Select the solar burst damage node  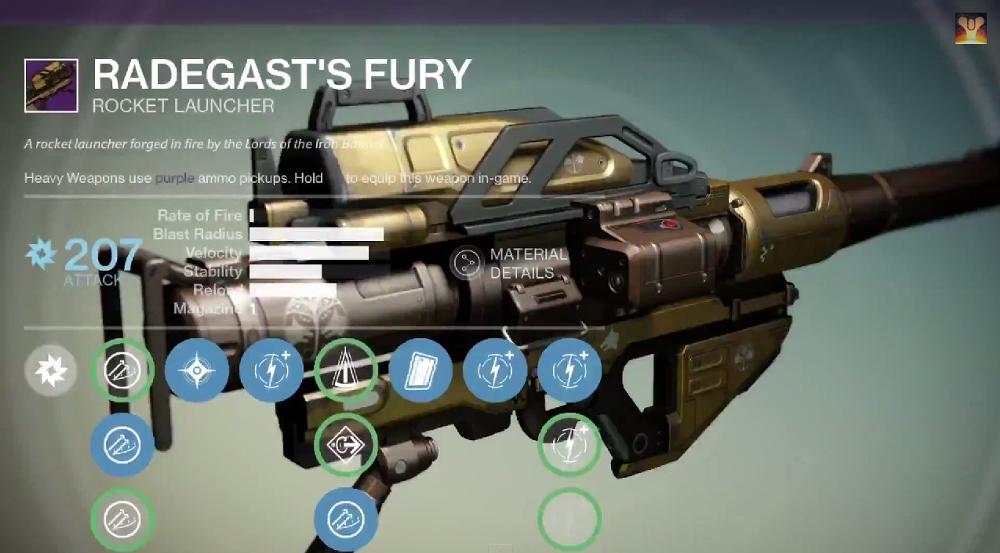point(52,371)
